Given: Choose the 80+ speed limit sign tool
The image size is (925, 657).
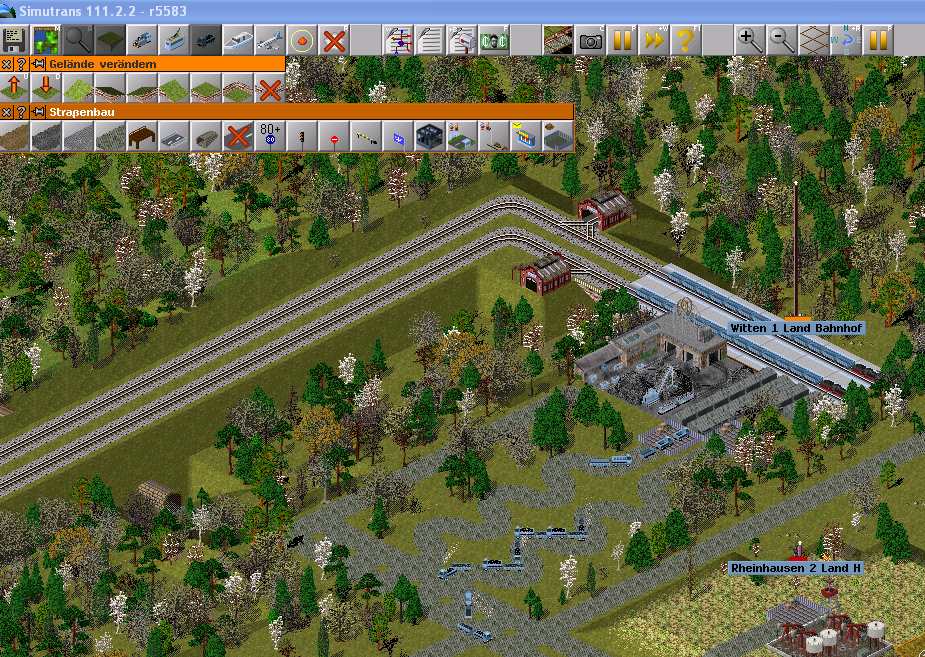Looking at the screenshot, I should 270,135.
